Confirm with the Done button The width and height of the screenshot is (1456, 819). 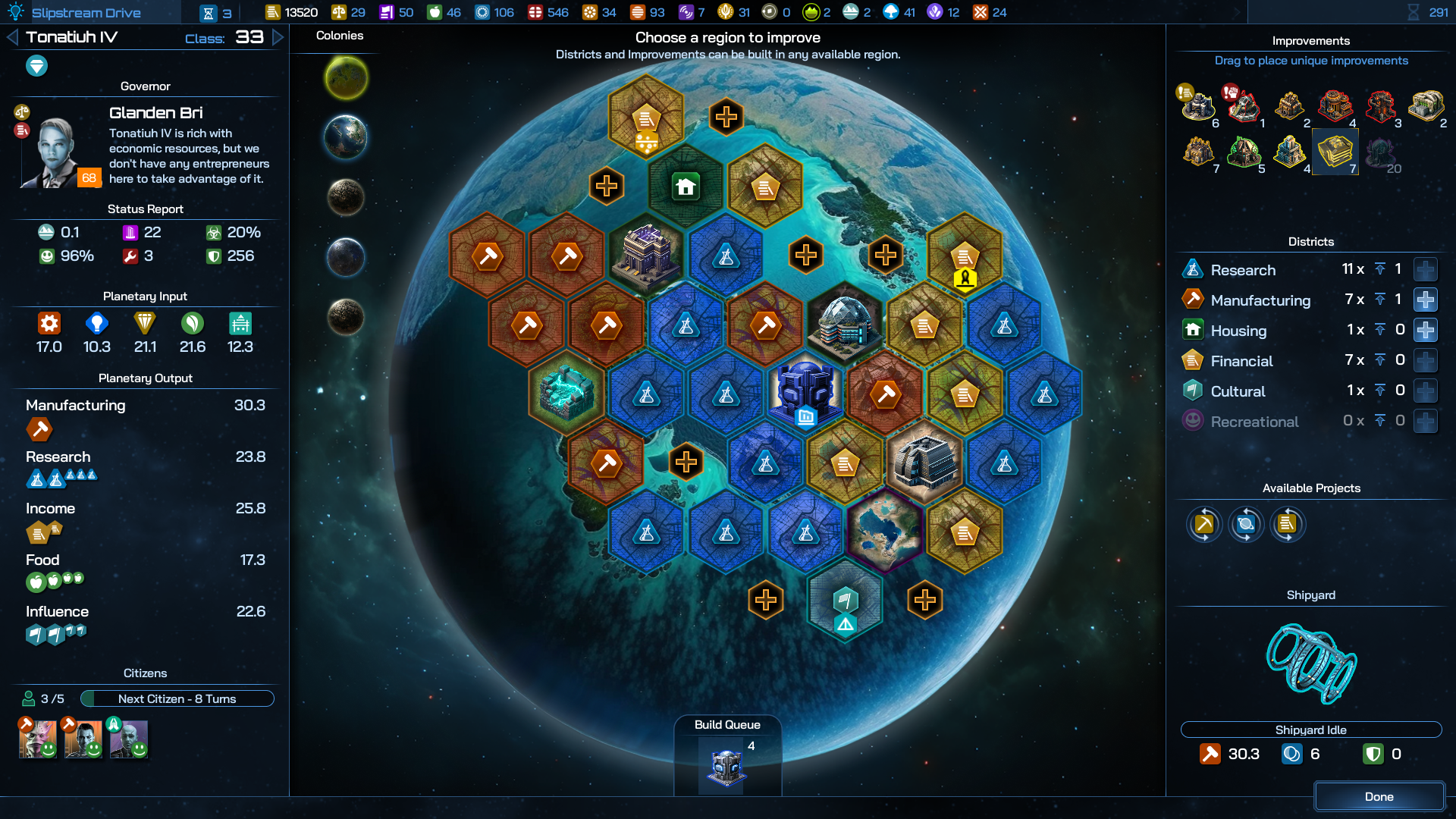coord(1379,796)
